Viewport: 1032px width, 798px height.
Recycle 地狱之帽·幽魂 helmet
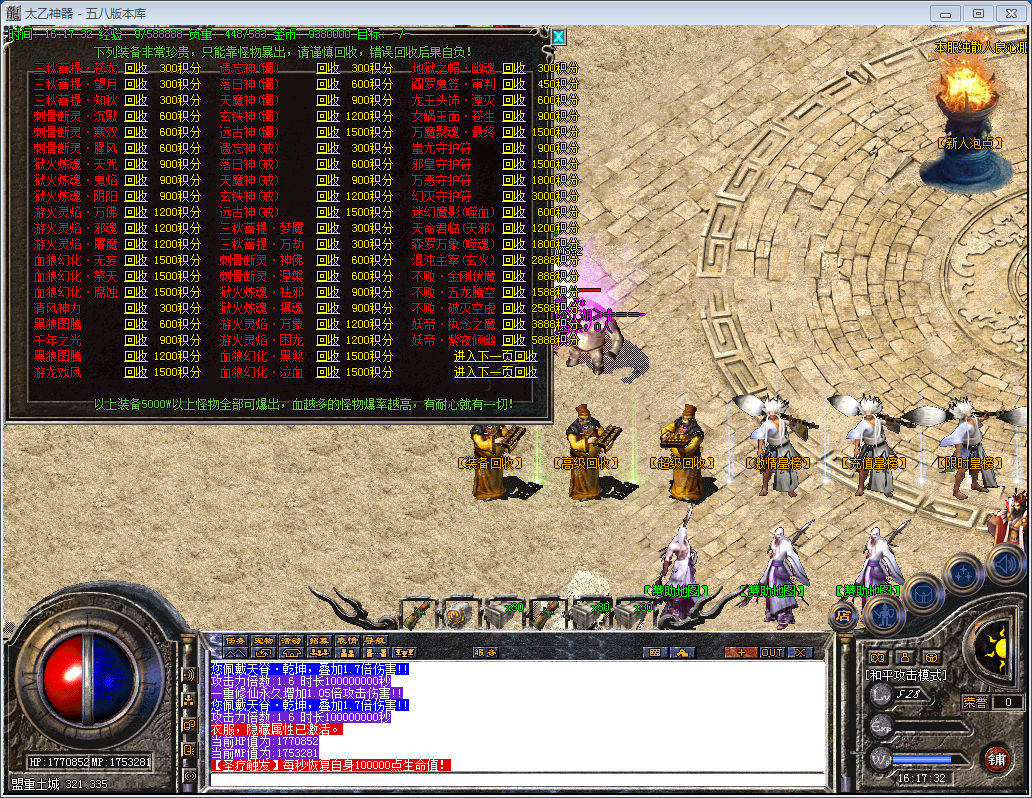[x=514, y=68]
